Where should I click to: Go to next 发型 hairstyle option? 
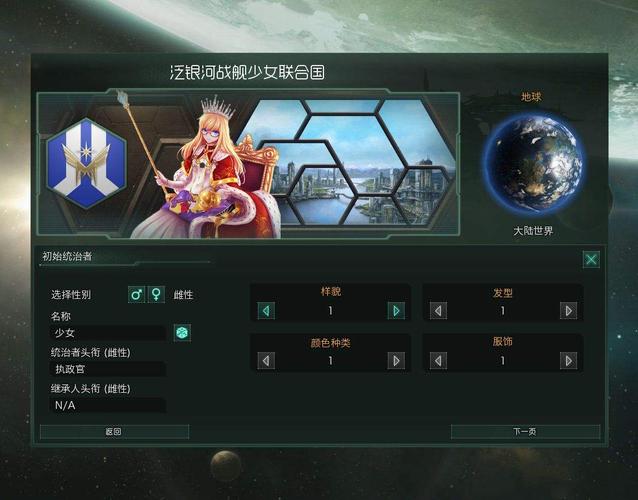pos(569,311)
